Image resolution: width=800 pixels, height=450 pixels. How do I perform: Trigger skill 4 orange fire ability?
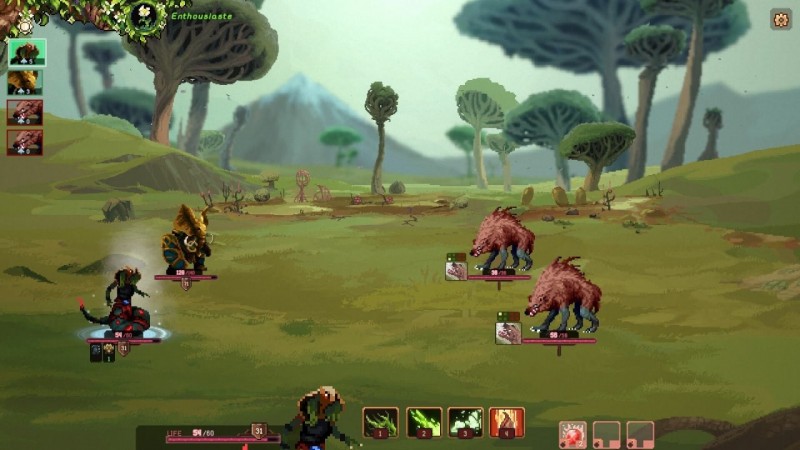click(x=507, y=422)
